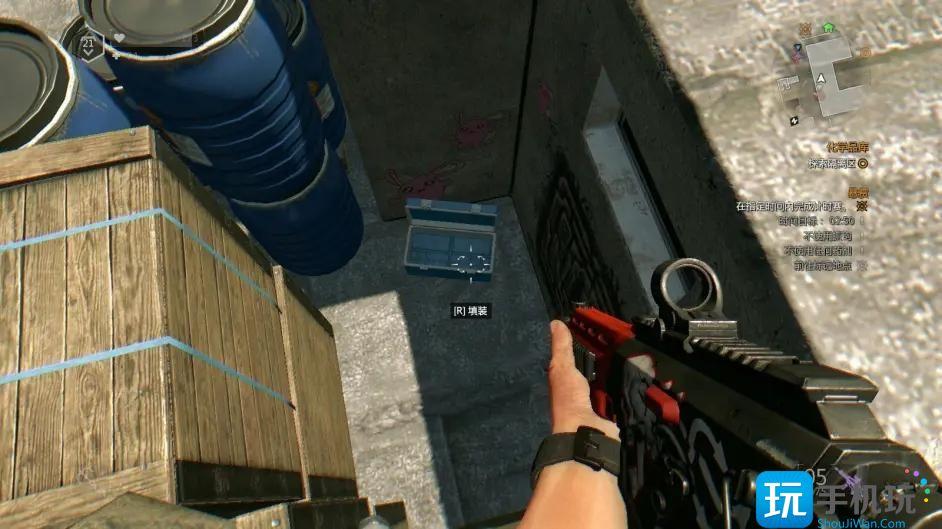Select the black lightning marker on minimap

pyautogui.click(x=794, y=120)
